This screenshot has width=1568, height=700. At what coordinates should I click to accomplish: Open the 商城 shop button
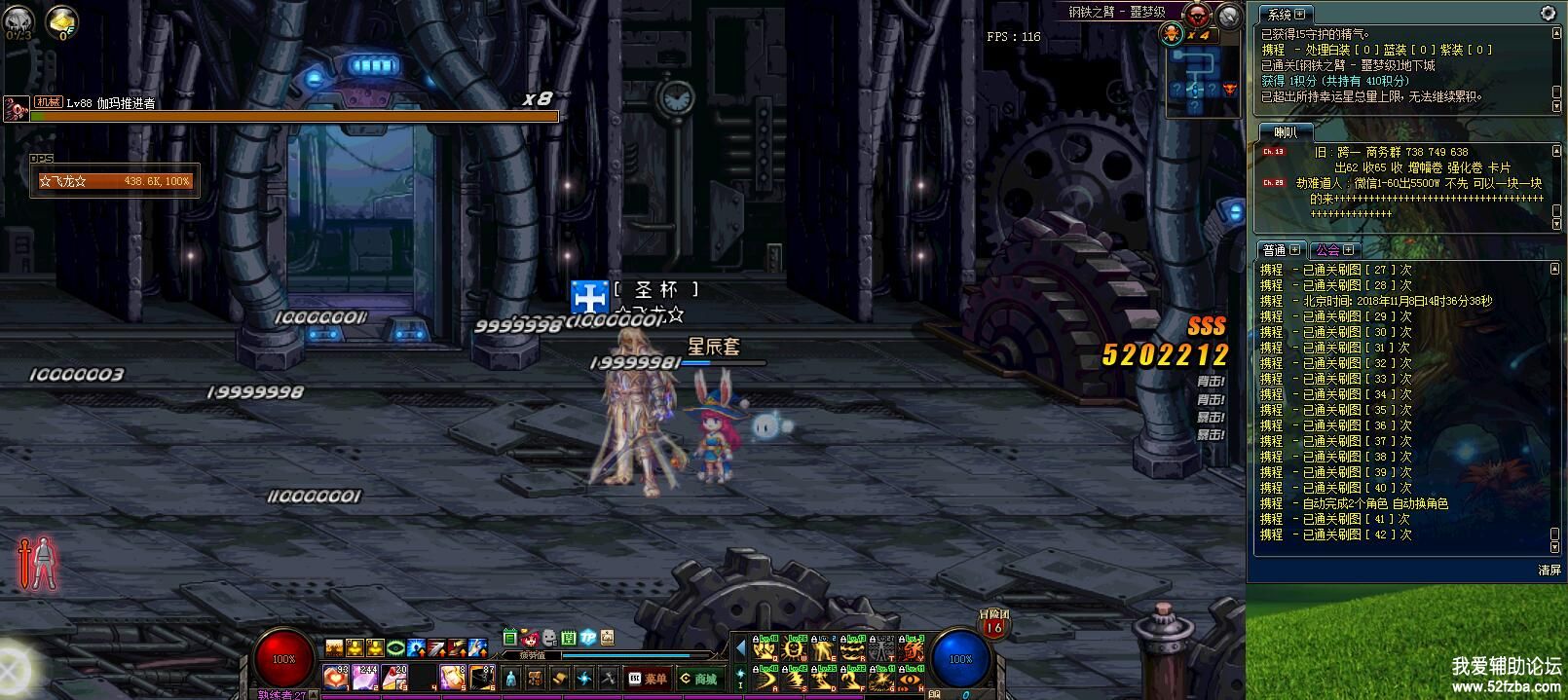pos(698,679)
